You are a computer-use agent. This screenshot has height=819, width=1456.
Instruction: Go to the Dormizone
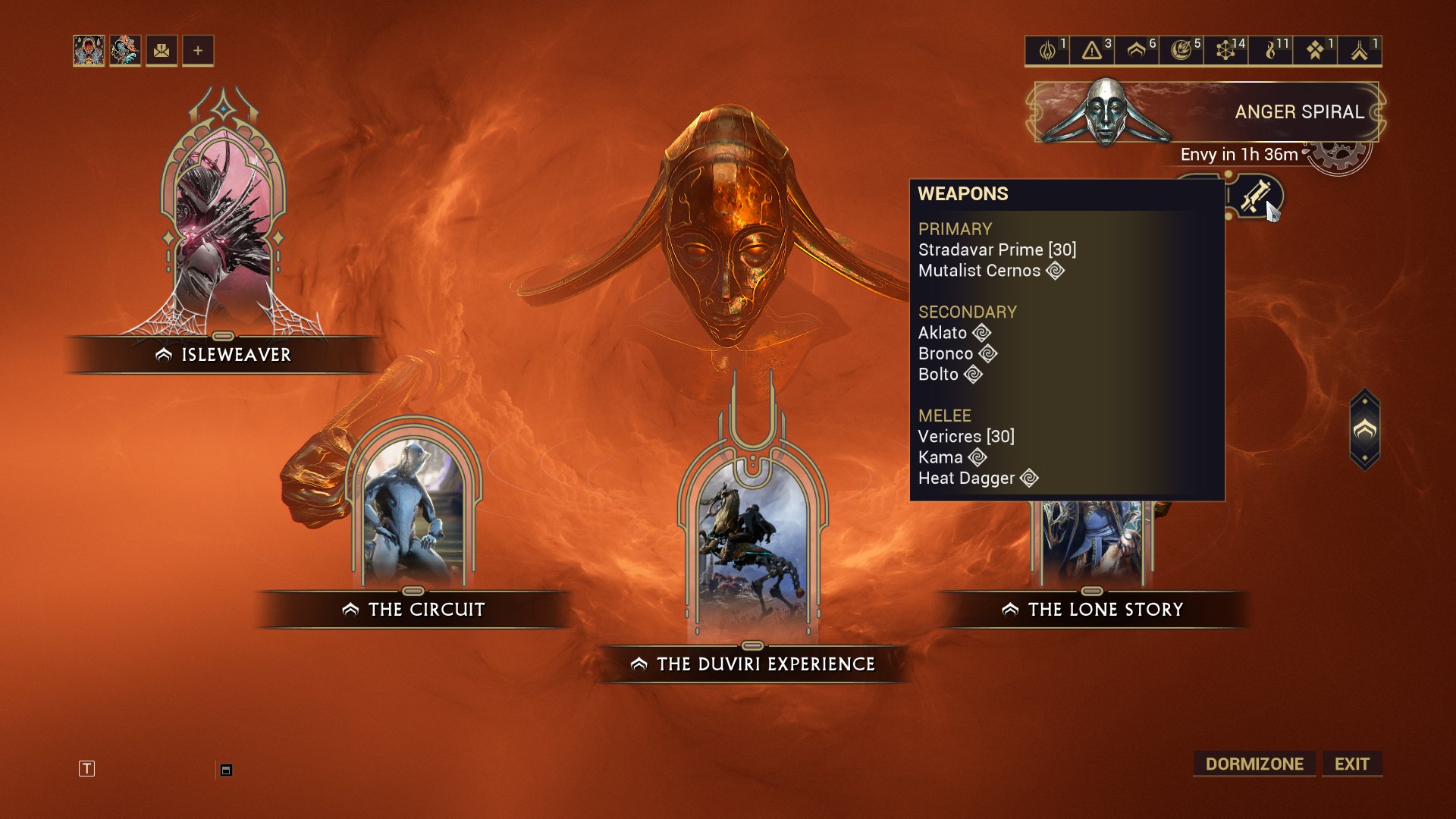[1254, 764]
